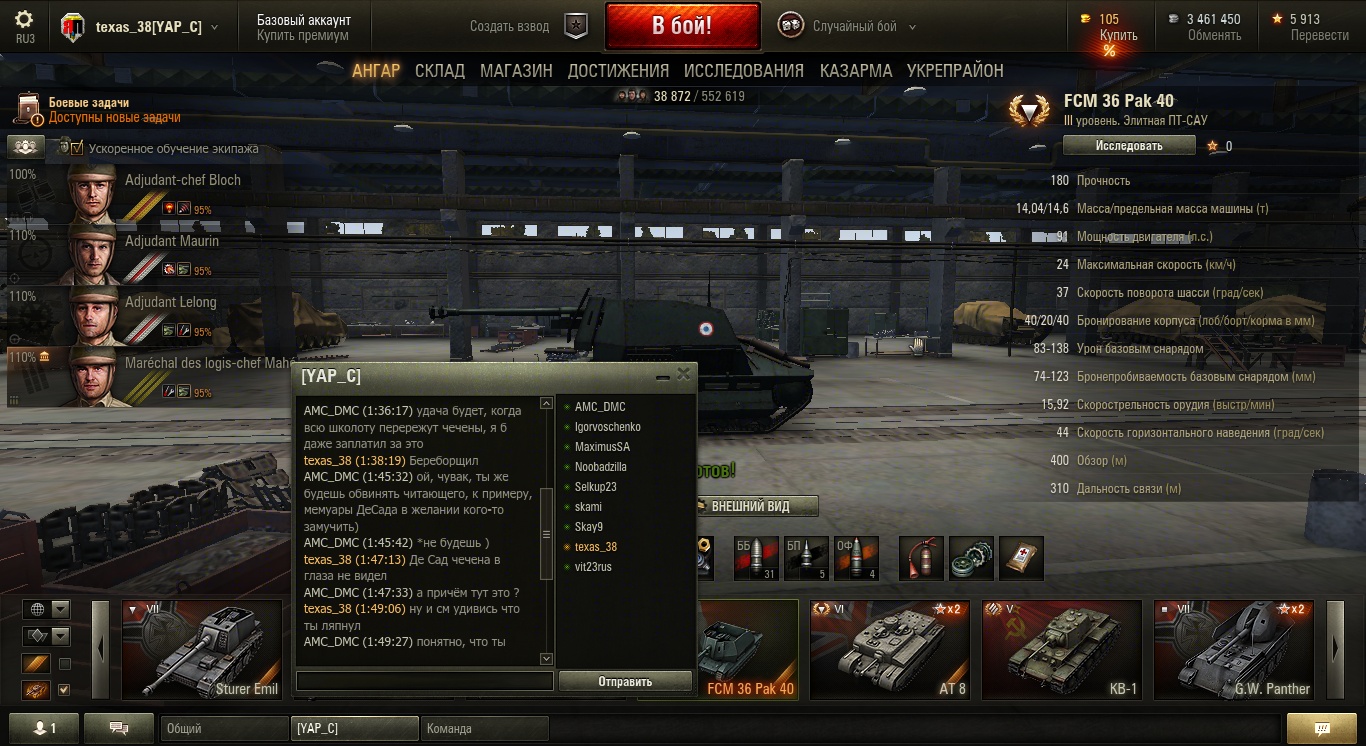The height and width of the screenshot is (746, 1366).
Task: Switch to the Общий chat channel tab
Action: pos(222,729)
